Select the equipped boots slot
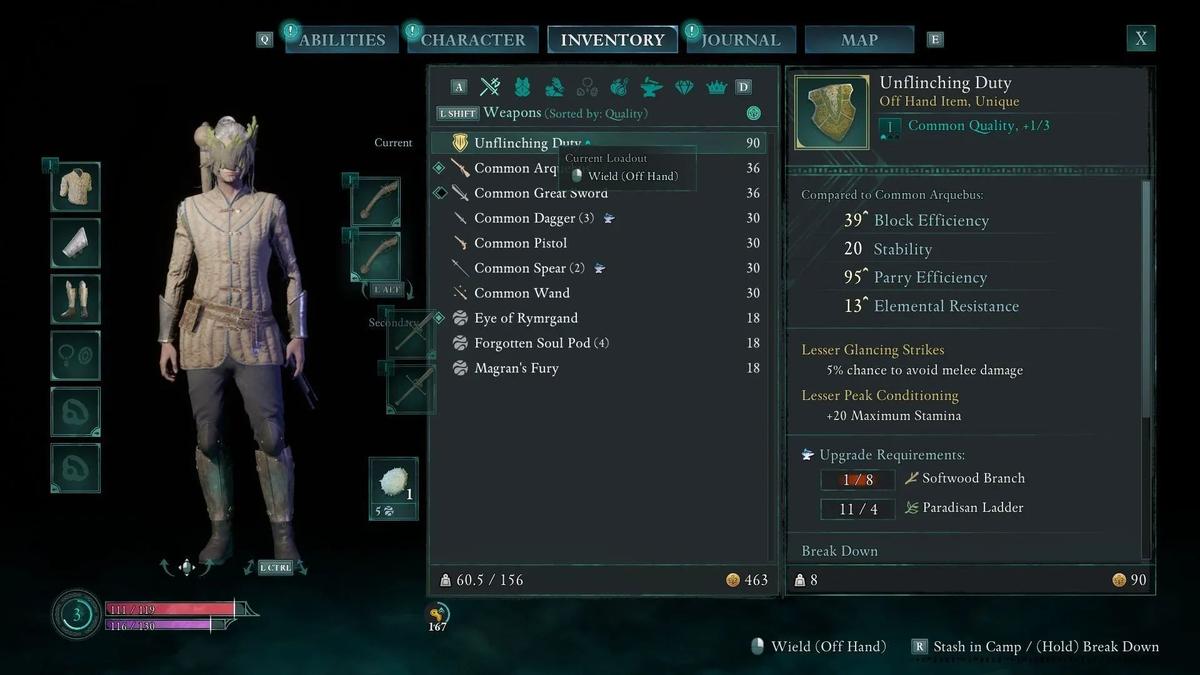Image resolution: width=1200 pixels, height=675 pixels. pos(76,299)
